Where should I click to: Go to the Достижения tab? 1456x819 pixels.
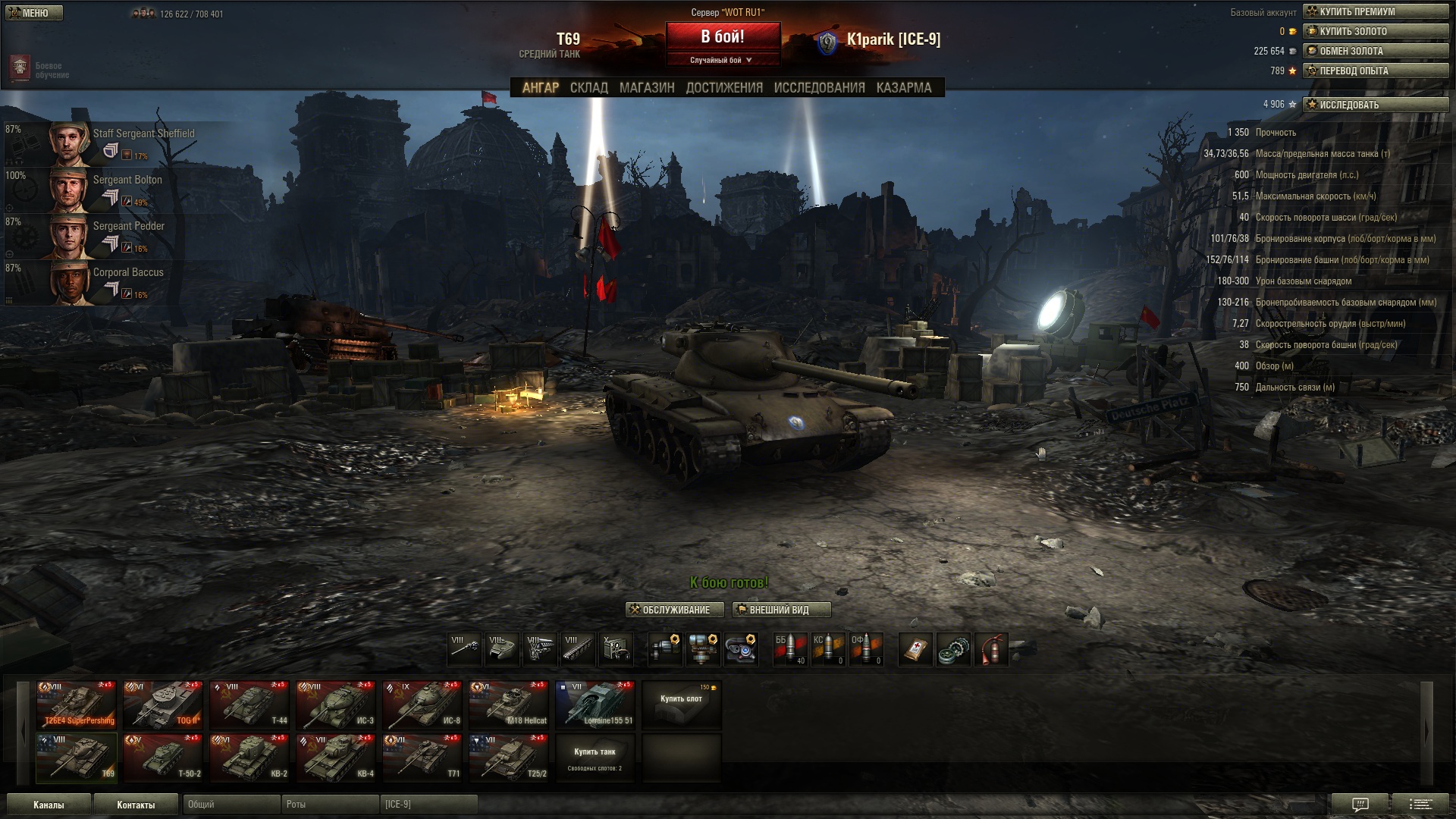(x=724, y=88)
